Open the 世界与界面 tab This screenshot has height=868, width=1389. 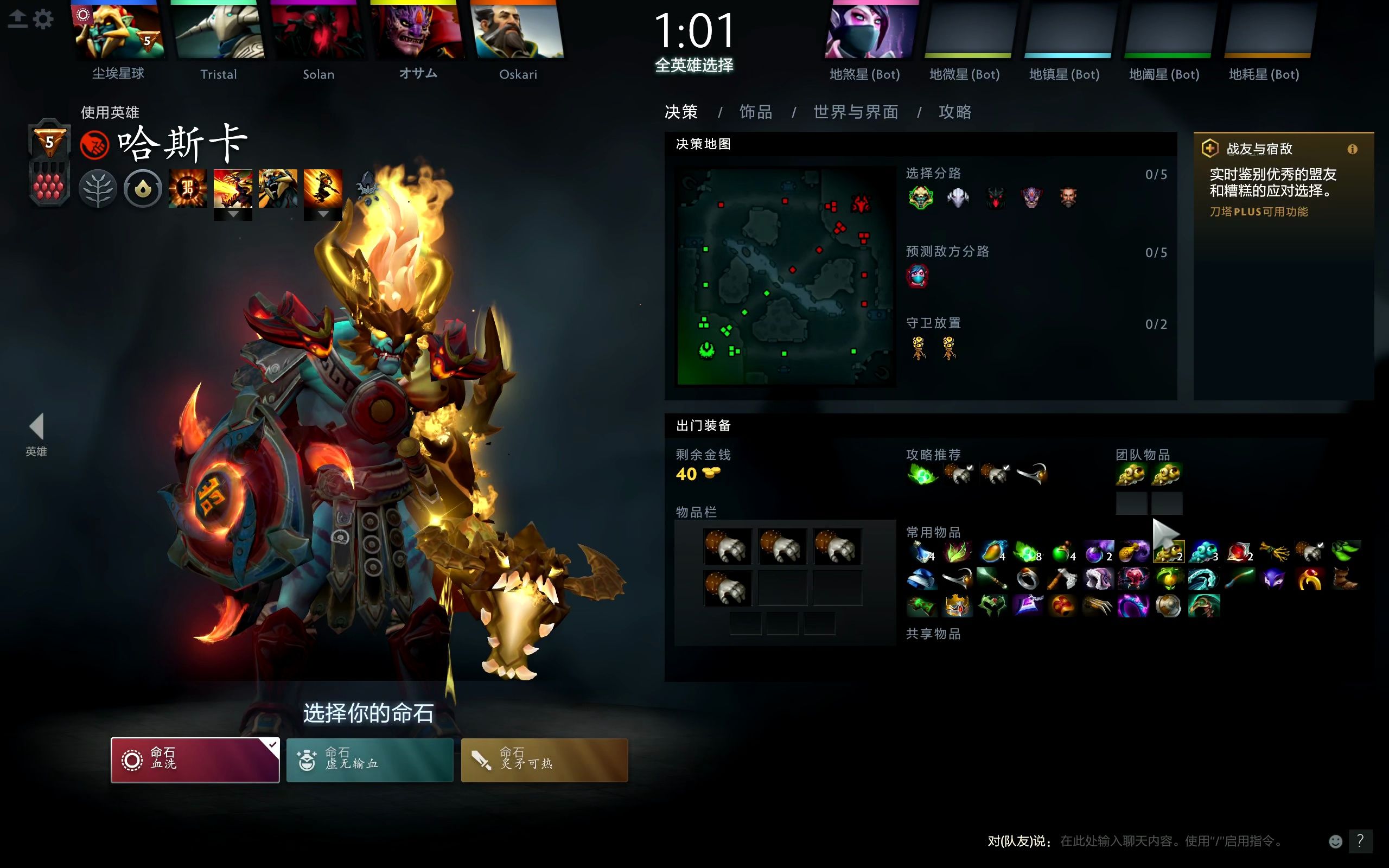click(855, 112)
